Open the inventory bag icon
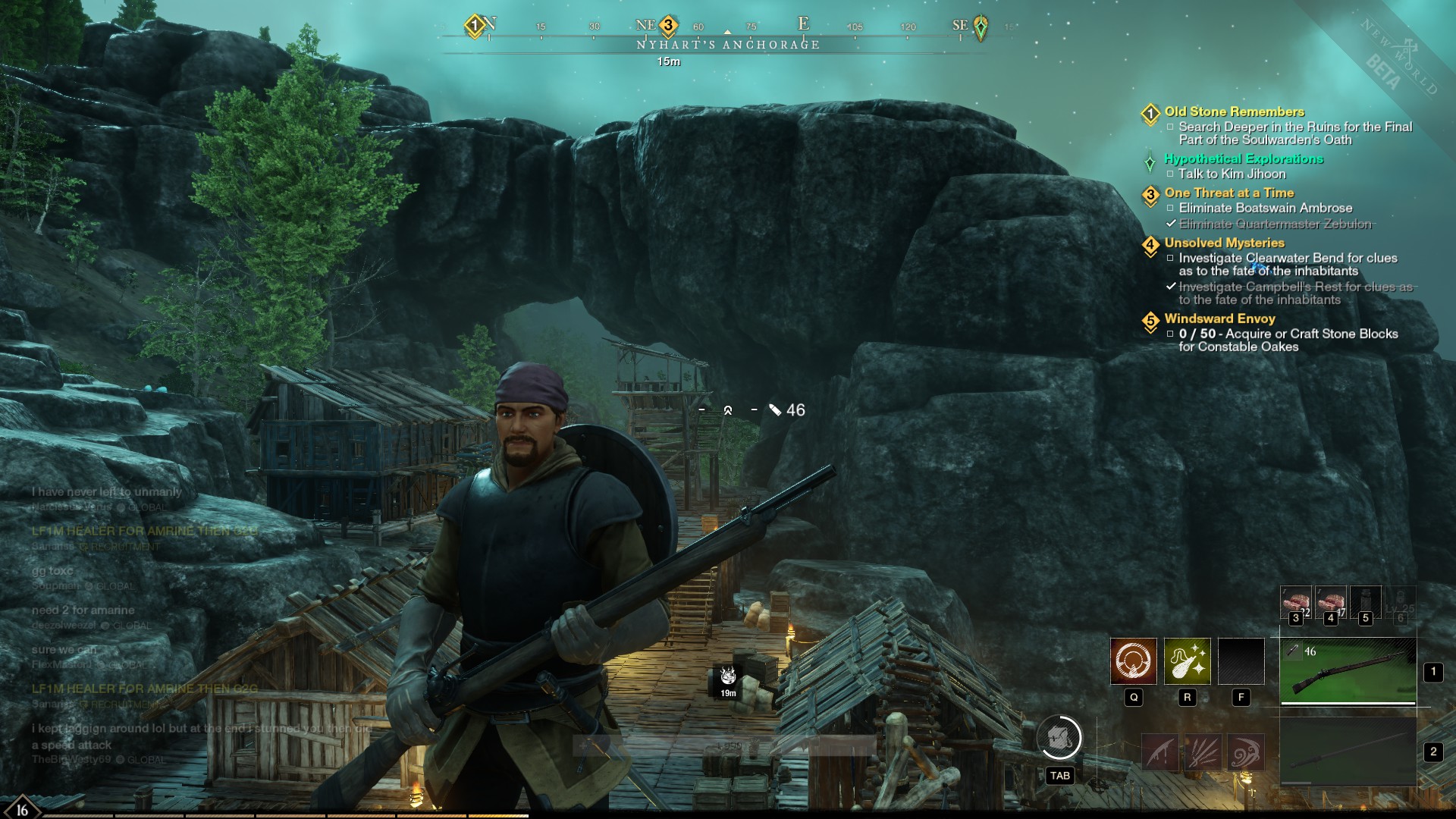The height and width of the screenshot is (819, 1456). [x=1059, y=738]
